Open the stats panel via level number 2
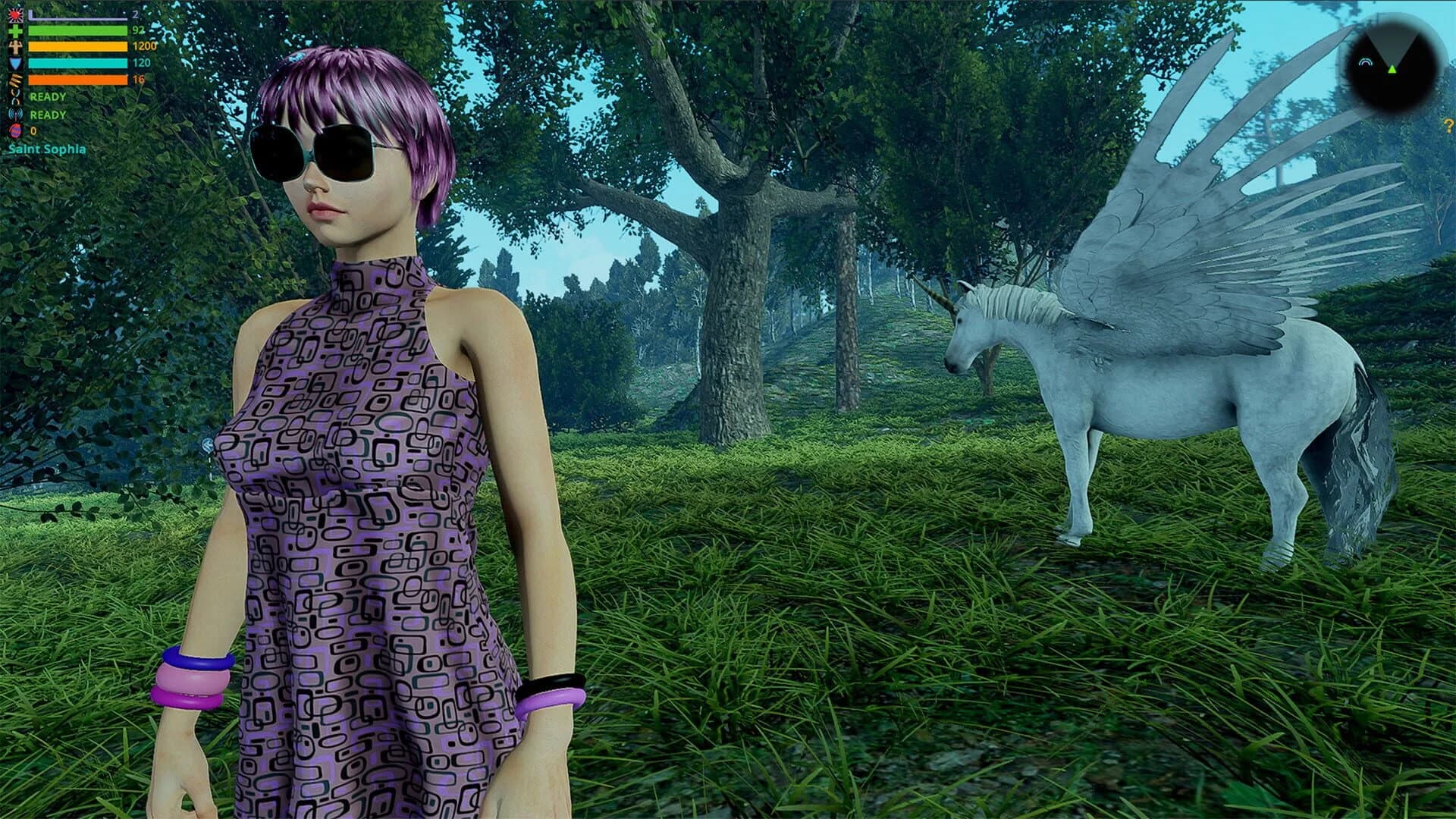 136,15
